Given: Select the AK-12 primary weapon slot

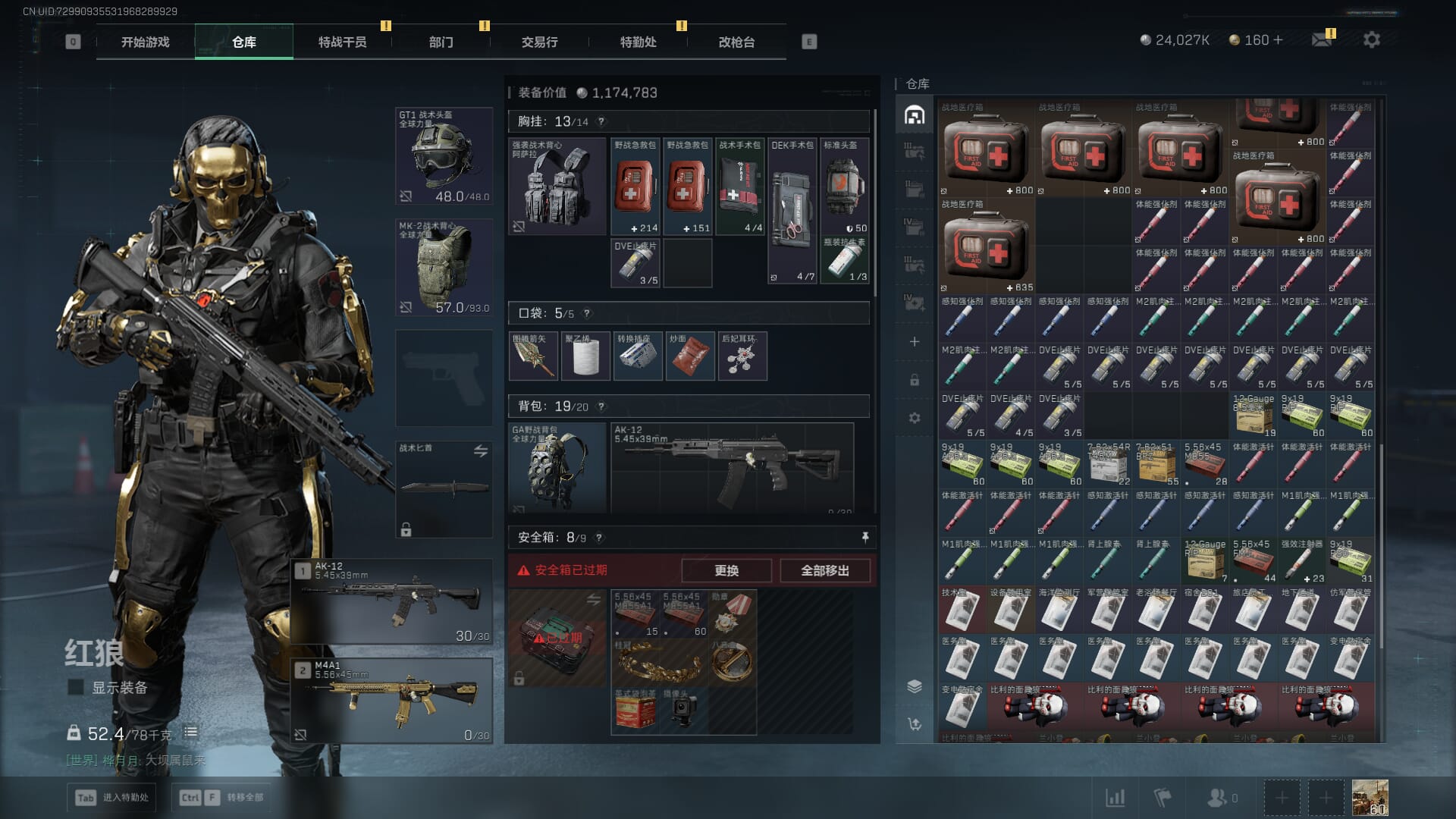Looking at the screenshot, I should click(x=392, y=602).
